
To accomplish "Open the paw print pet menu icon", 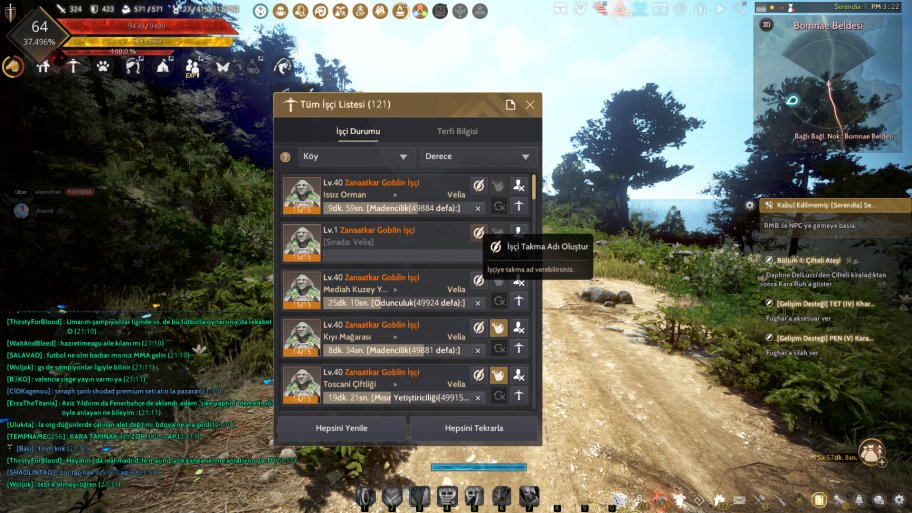I will (103, 67).
